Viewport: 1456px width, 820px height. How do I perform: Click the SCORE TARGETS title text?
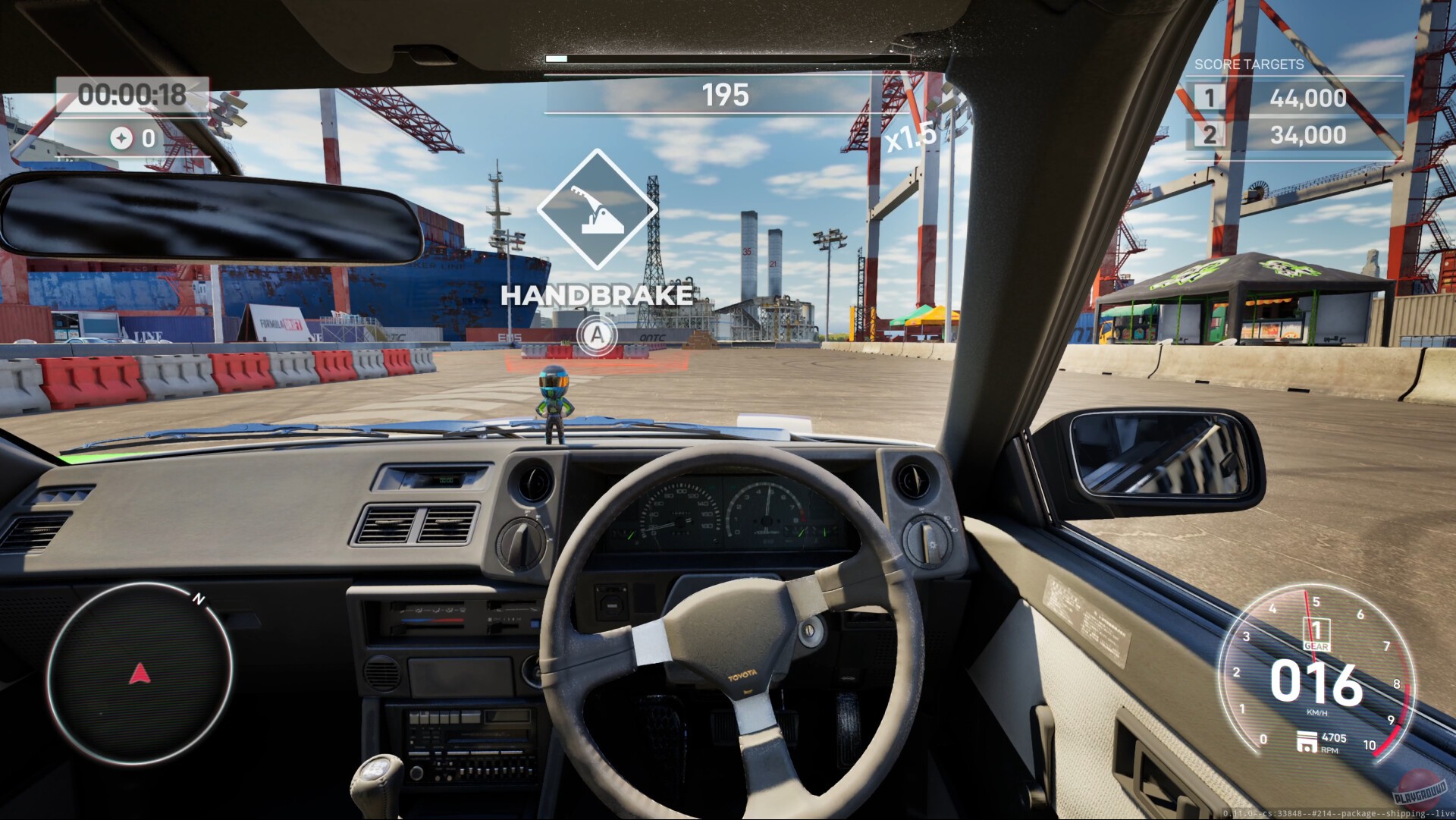[x=1247, y=64]
